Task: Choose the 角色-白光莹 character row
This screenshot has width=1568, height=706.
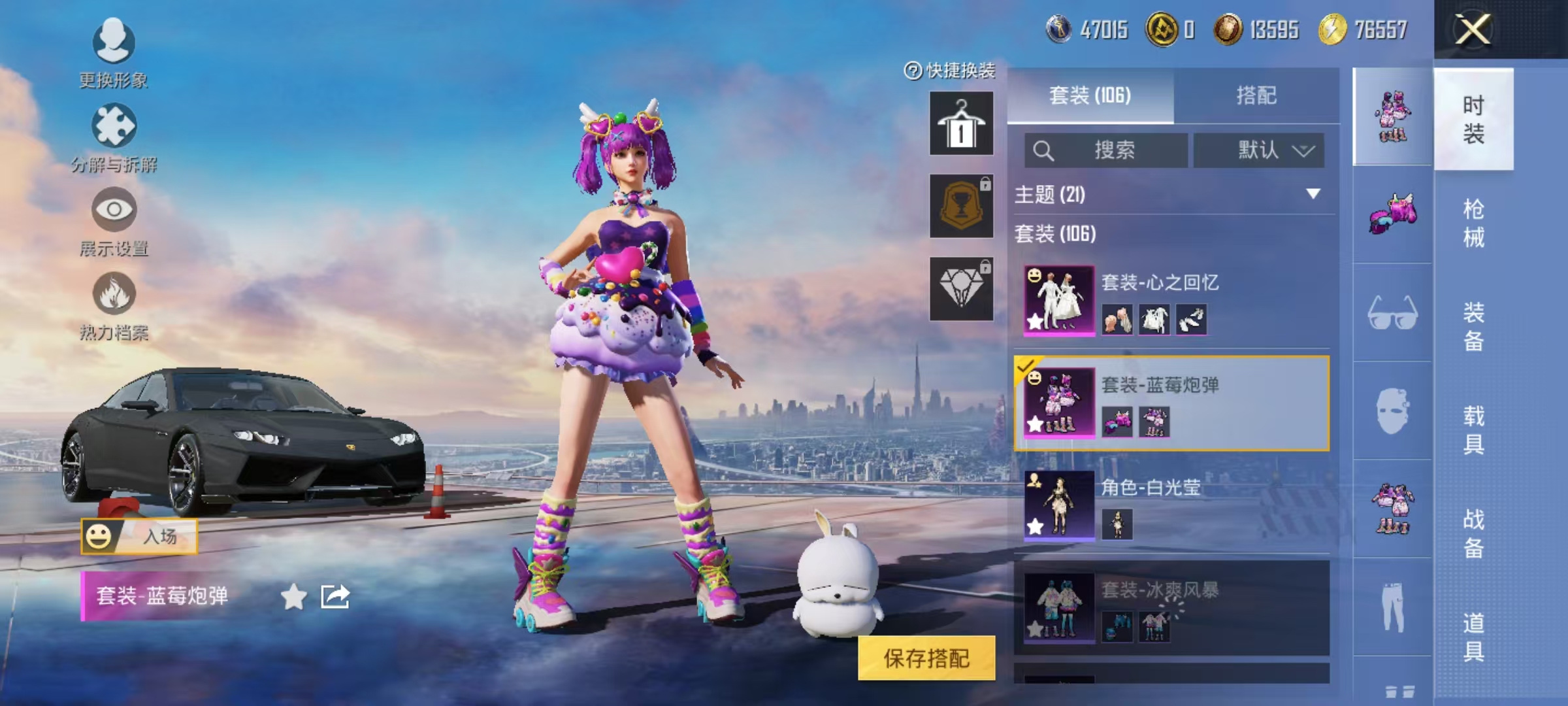Action: [x=1171, y=505]
